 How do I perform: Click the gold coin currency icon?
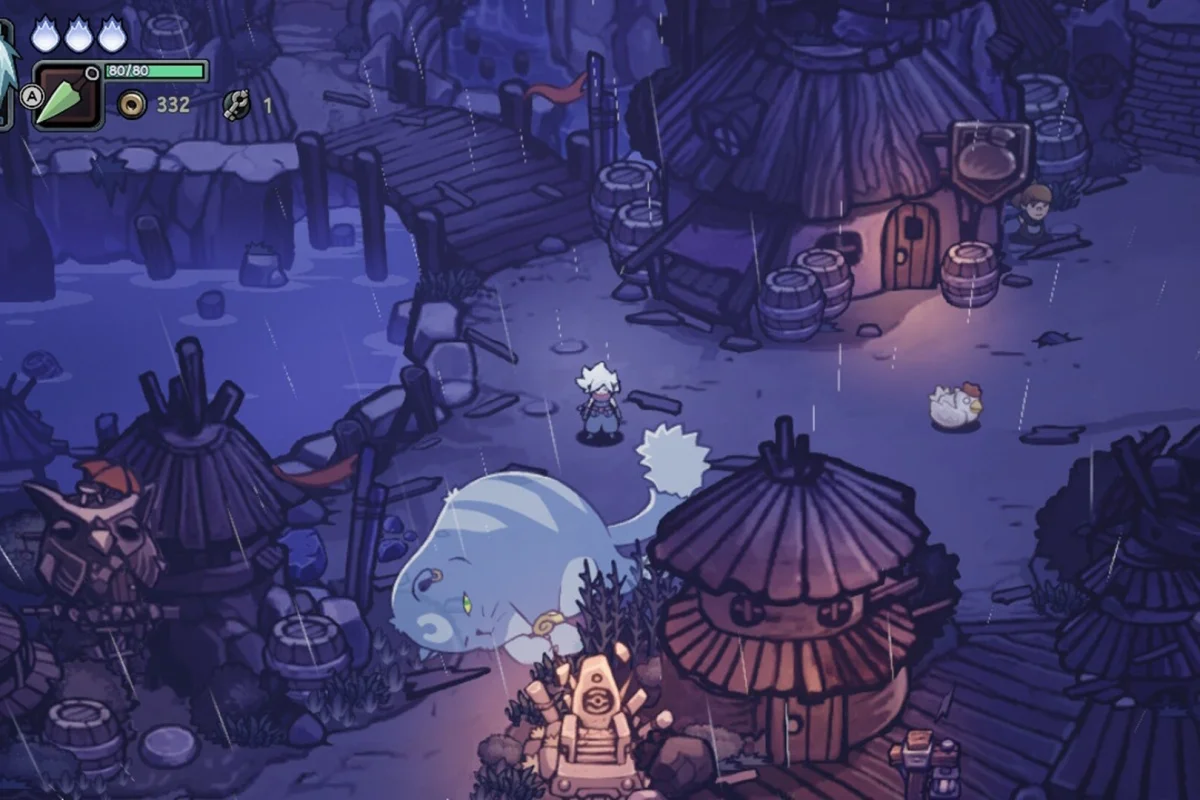(x=130, y=104)
